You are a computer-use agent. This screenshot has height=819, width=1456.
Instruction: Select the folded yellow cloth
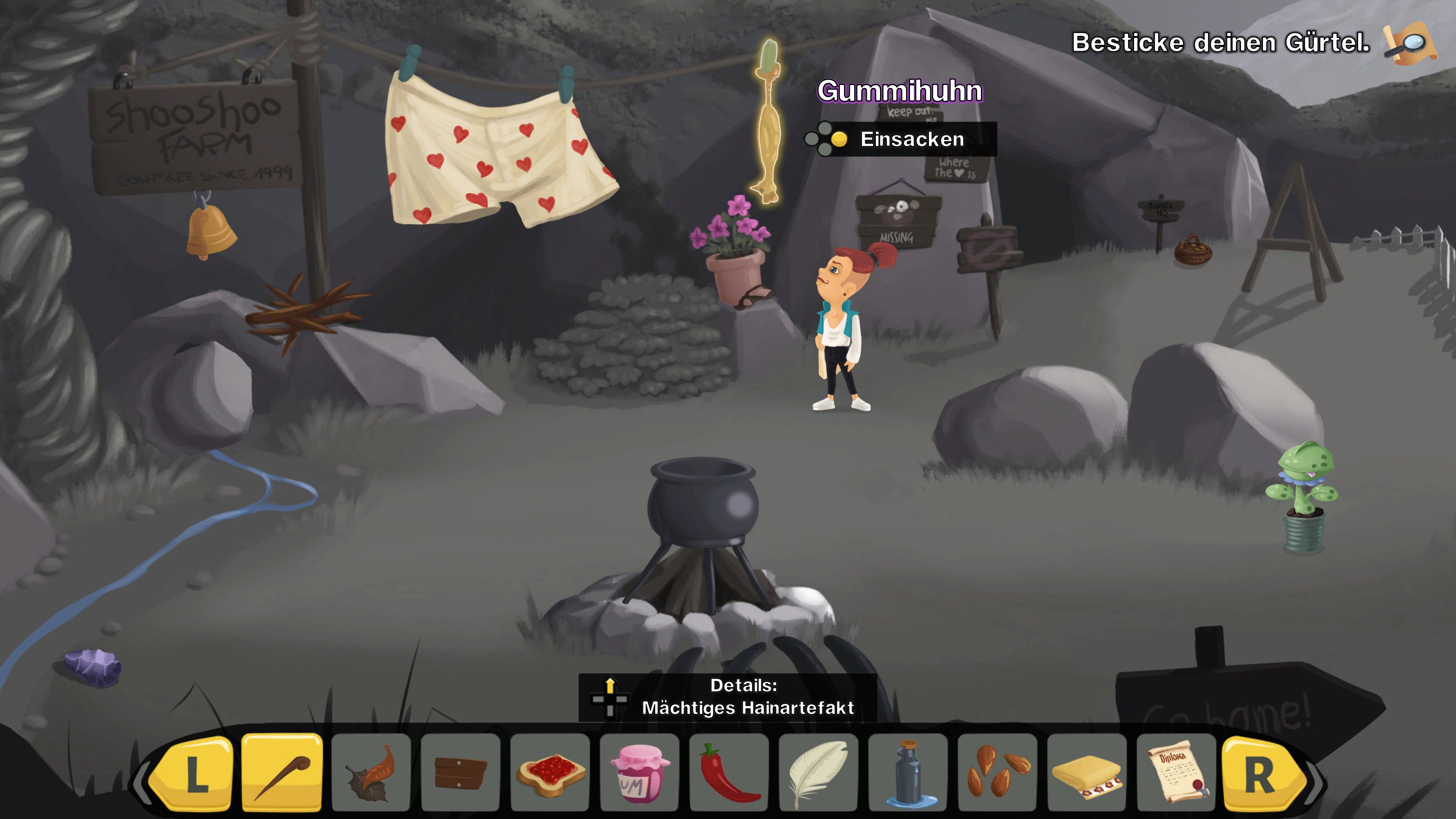(1086, 772)
